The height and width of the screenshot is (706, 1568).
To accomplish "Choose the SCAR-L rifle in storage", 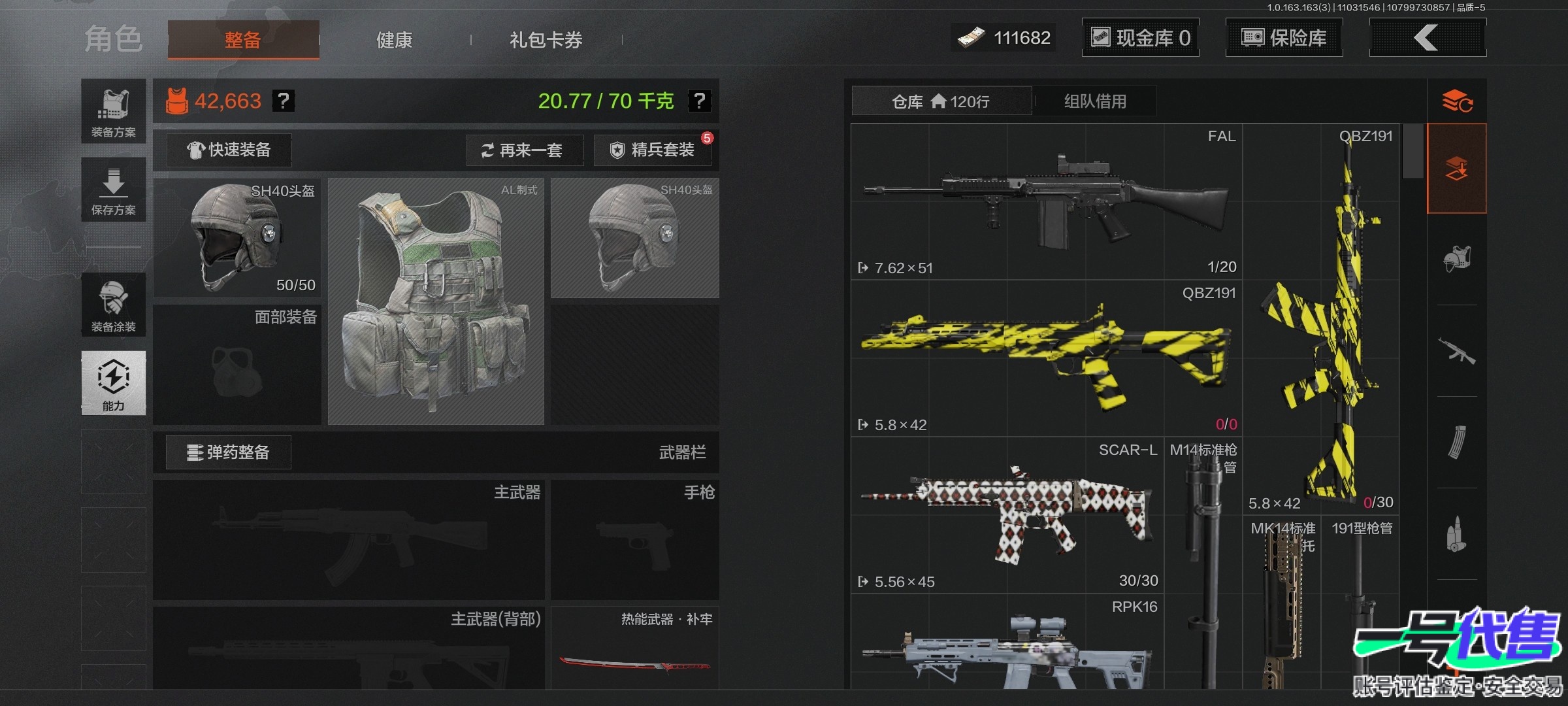I will (x=1007, y=515).
